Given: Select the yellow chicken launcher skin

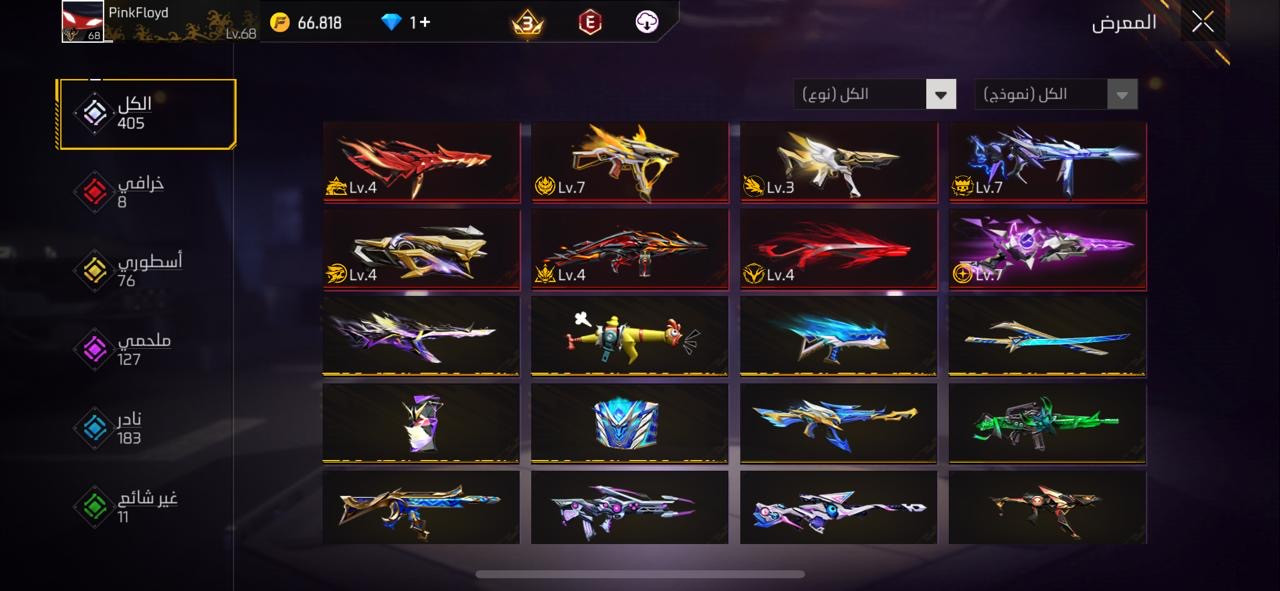Looking at the screenshot, I should (630, 336).
